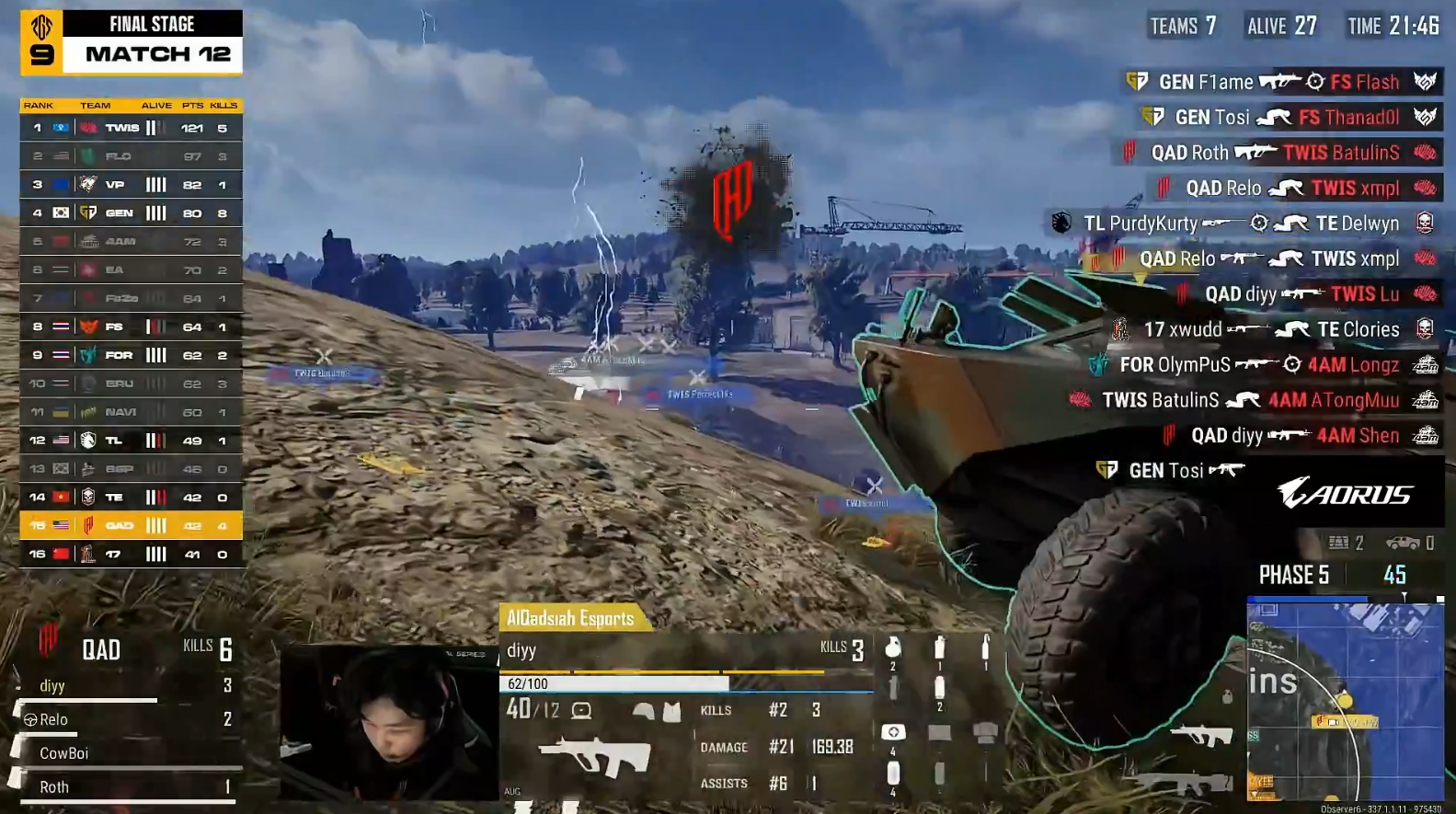Click the 17 xwudd kill feed entry
The width and height of the screenshot is (1456, 814).
coord(1274,329)
